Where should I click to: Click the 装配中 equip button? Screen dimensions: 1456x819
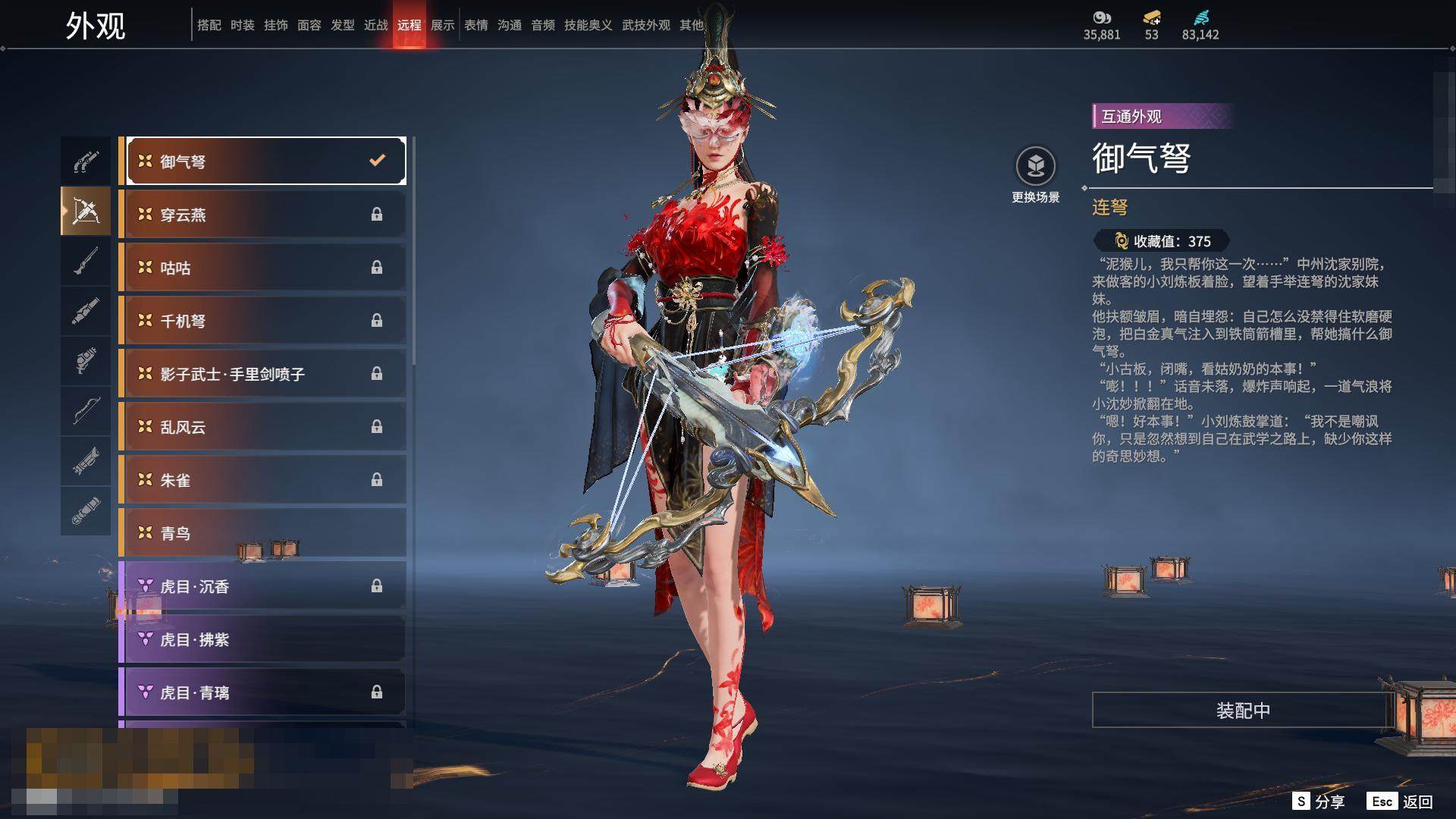coord(1243,711)
